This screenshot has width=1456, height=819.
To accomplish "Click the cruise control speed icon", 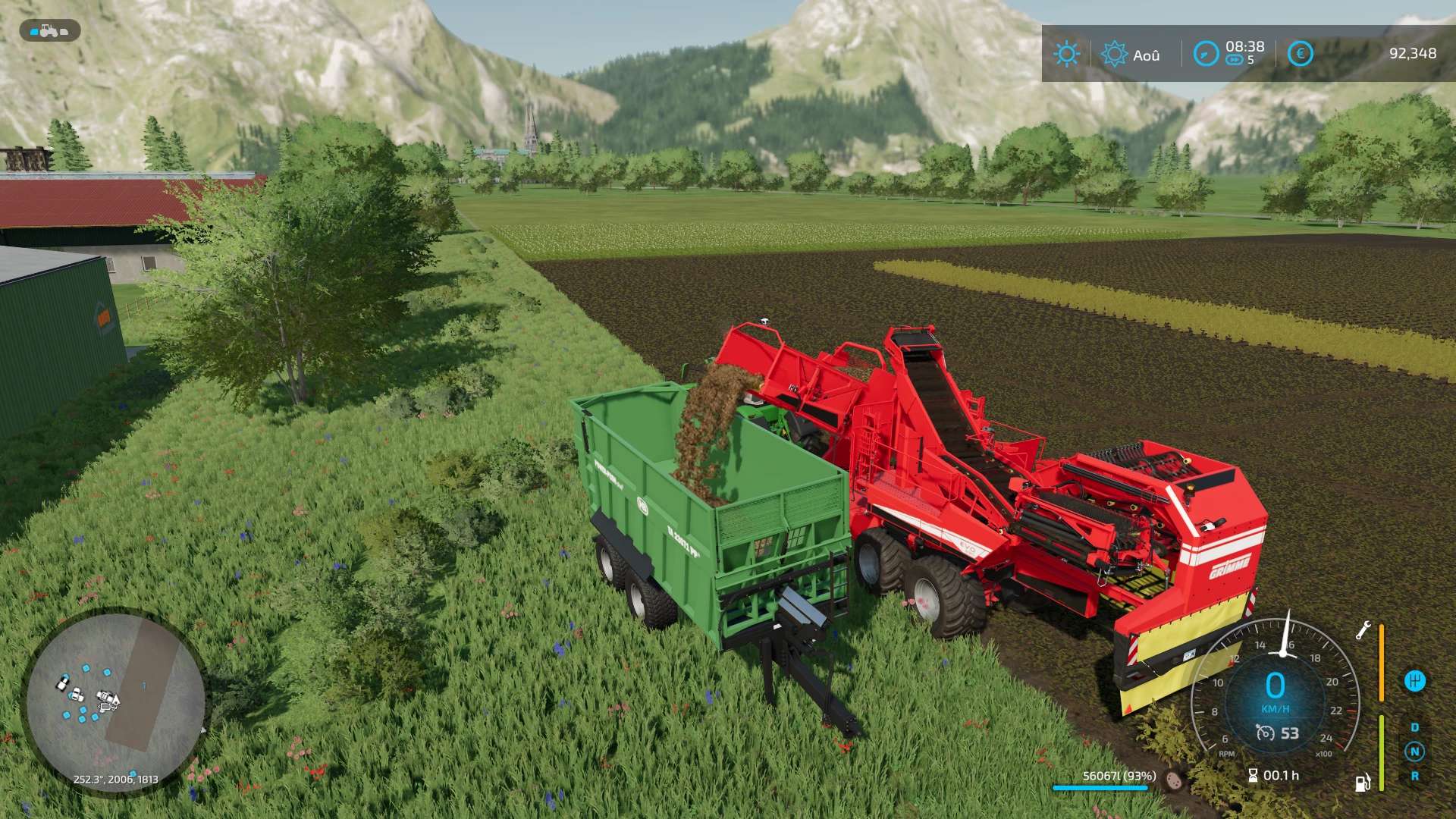I will 1265,733.
